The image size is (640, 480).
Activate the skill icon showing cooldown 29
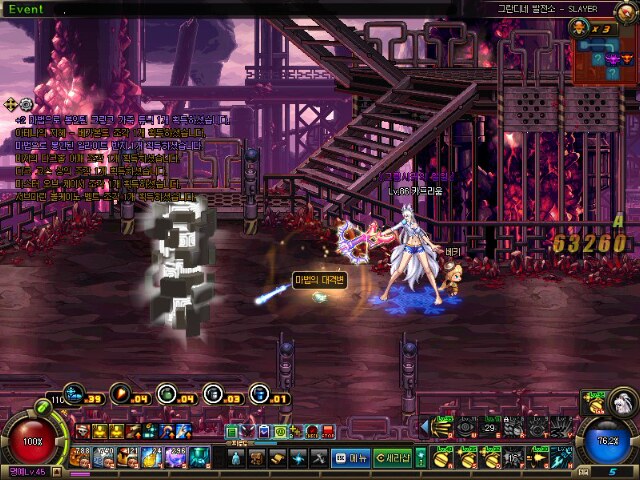(491, 428)
